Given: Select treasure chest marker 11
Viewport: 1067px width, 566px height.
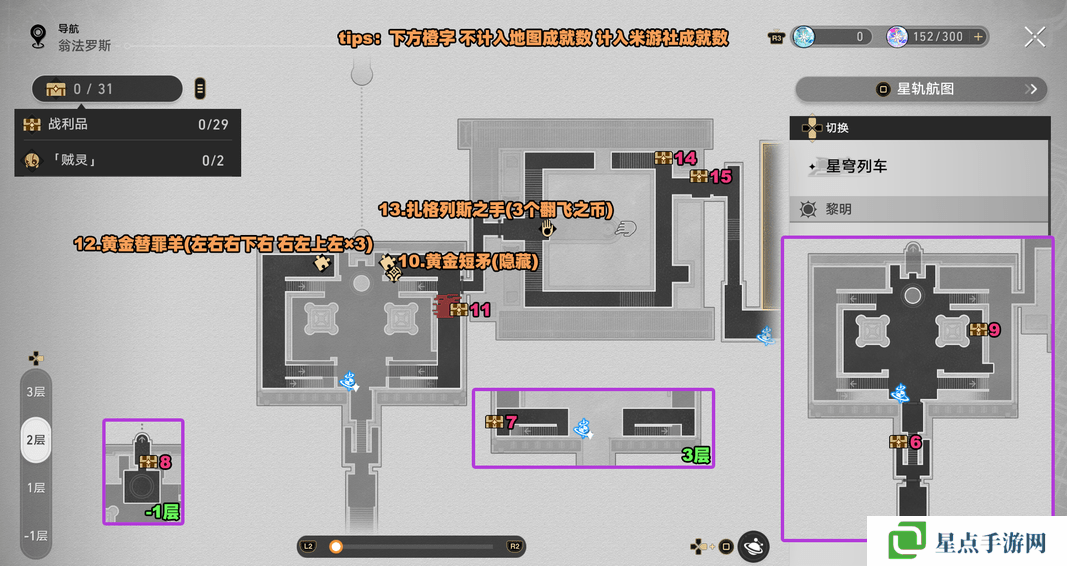Looking at the screenshot, I should (x=458, y=310).
